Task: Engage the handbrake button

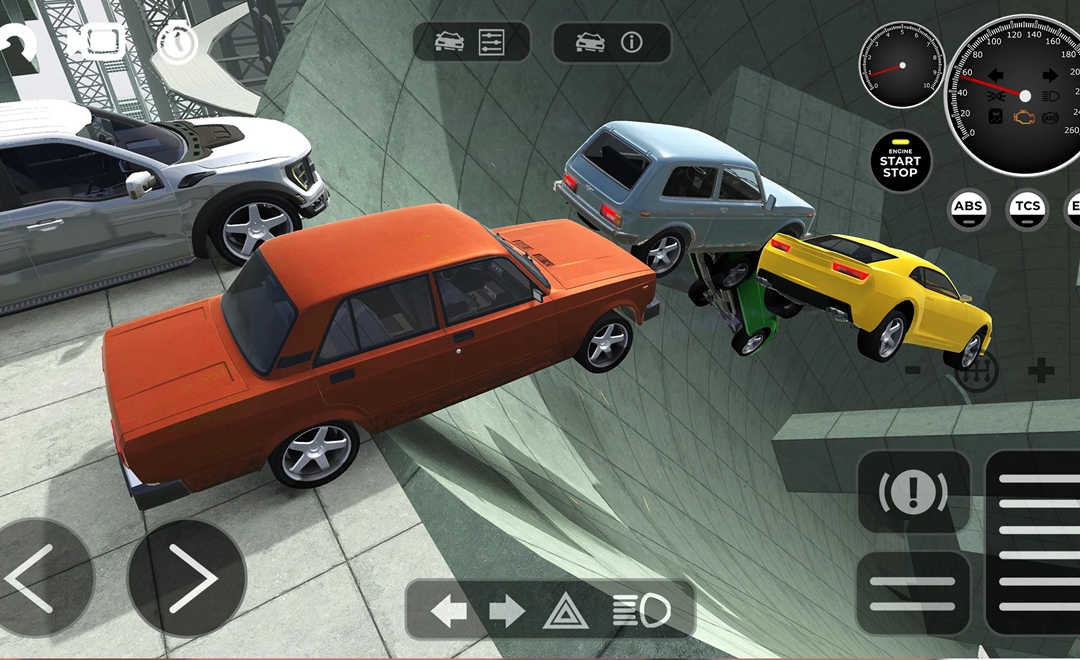Action: (913, 491)
